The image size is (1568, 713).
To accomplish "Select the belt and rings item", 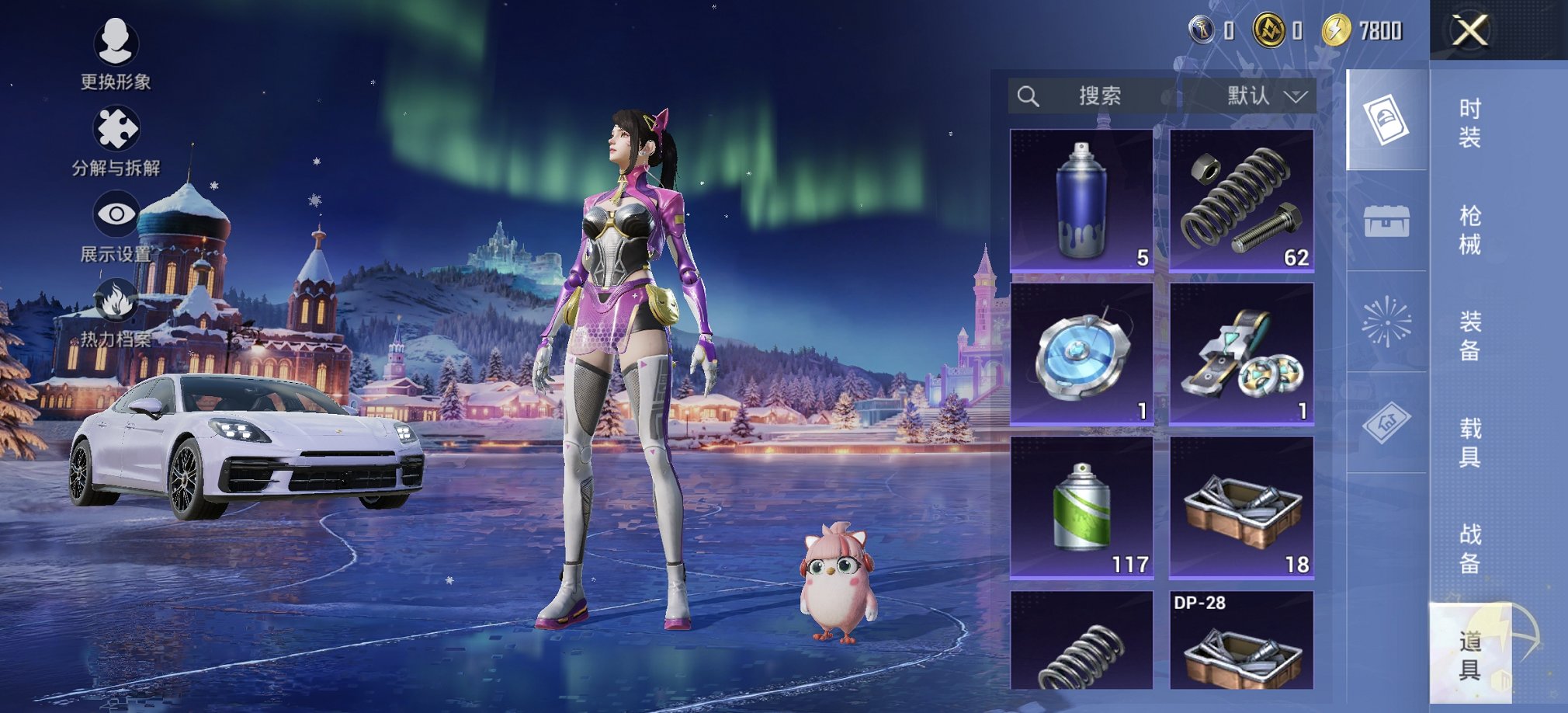I will [x=1241, y=354].
